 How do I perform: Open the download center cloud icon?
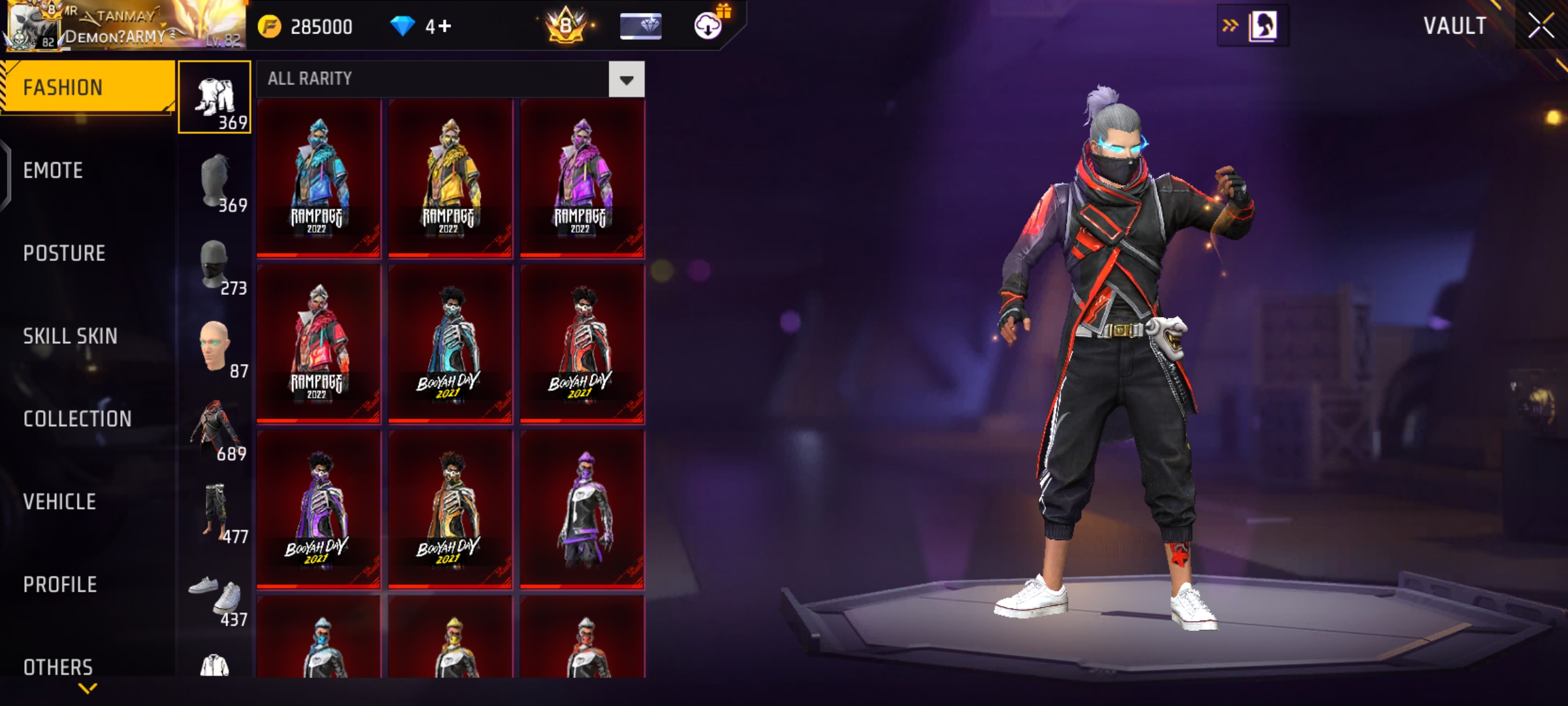tap(708, 26)
